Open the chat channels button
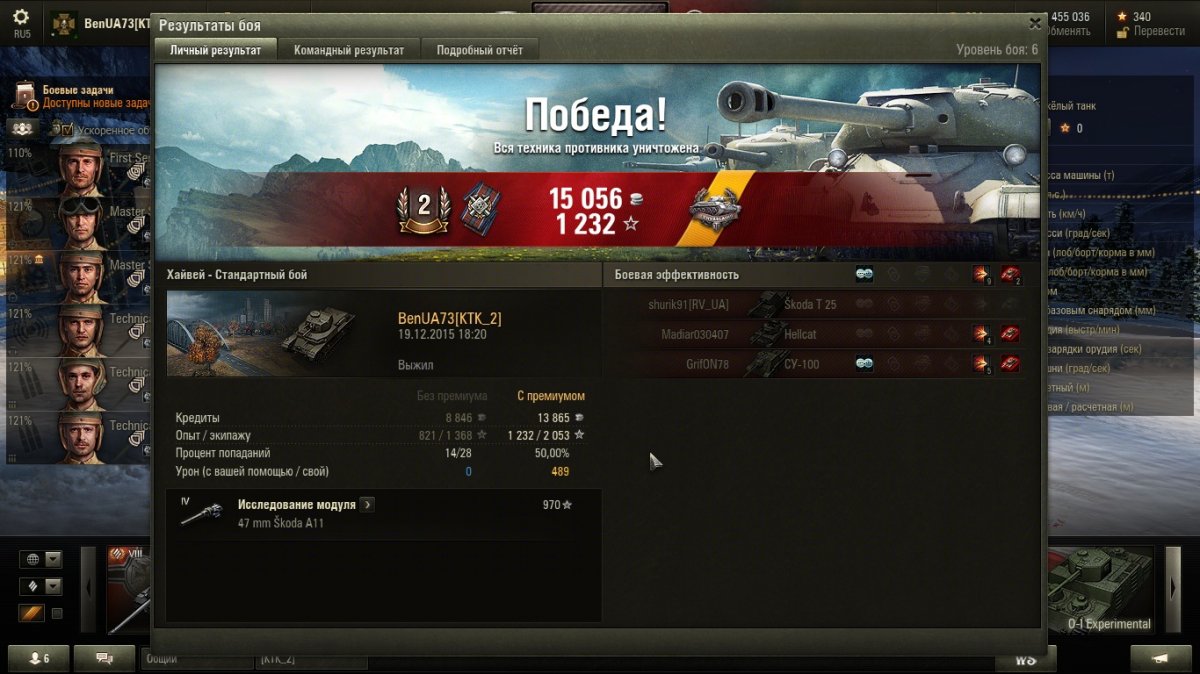This screenshot has height=674, width=1200. (104, 659)
